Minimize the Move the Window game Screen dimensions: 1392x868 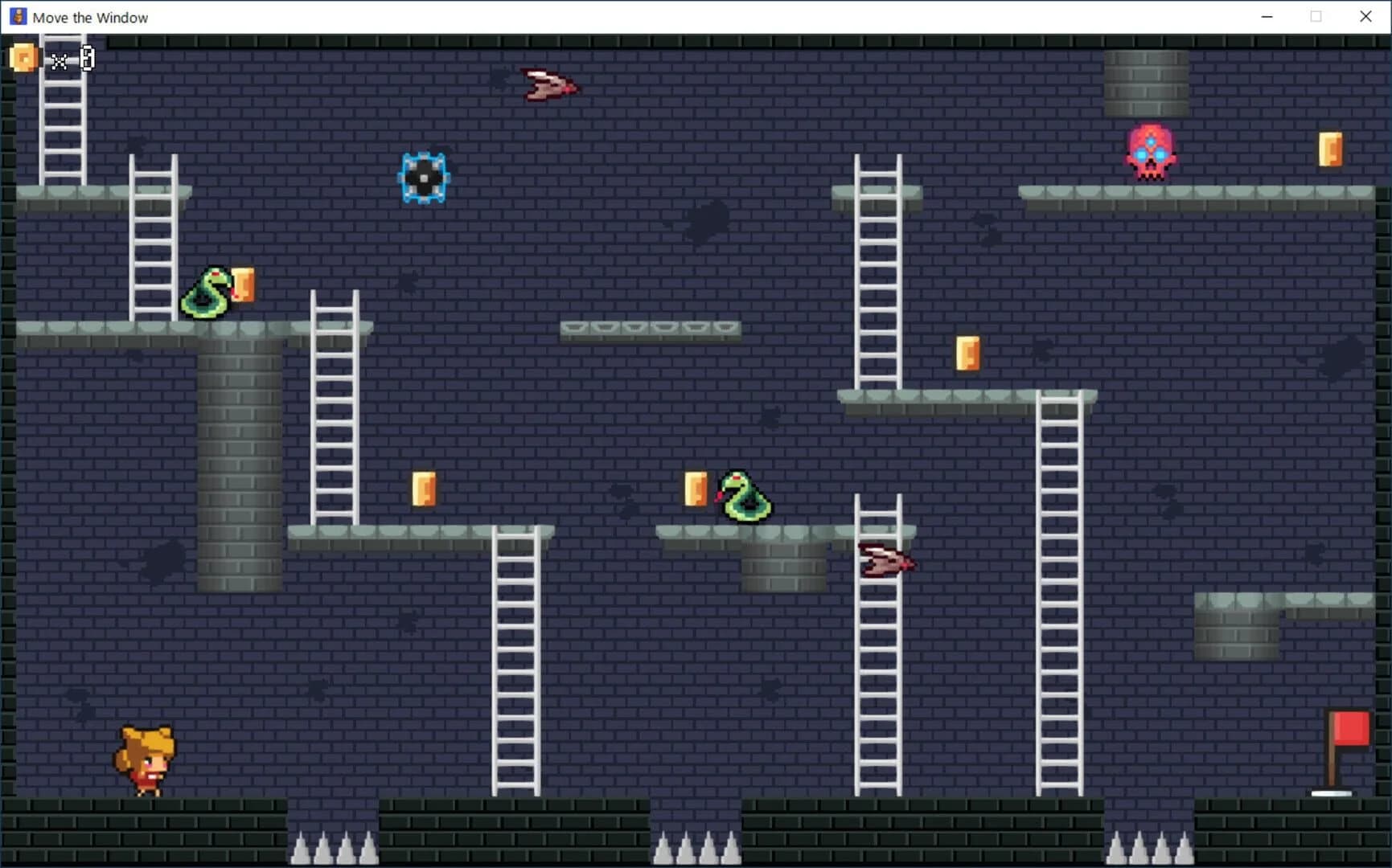[x=1266, y=16]
